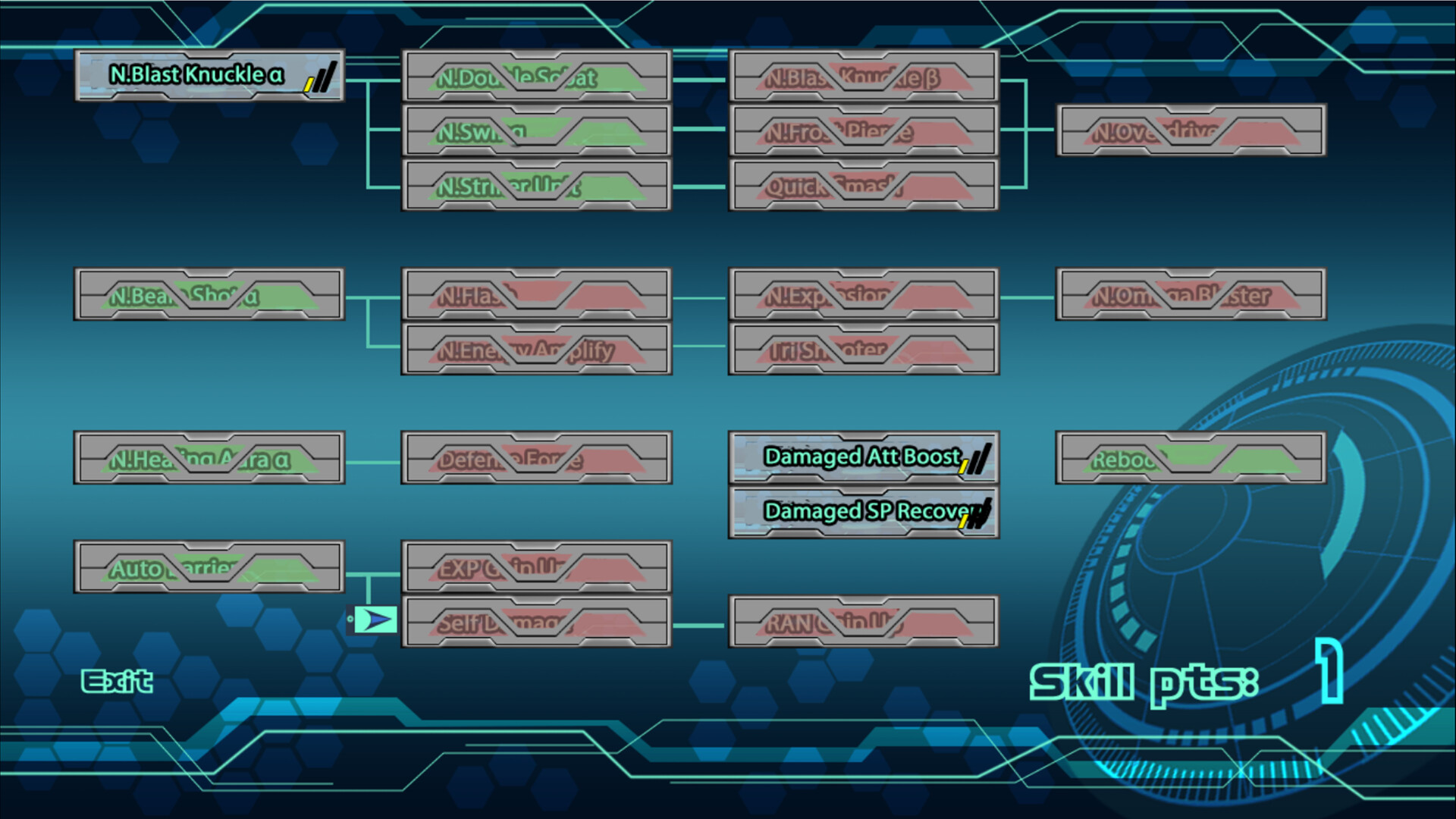Exit the skill tree screen
Viewport: 1456px width, 819px height.
pyautogui.click(x=117, y=682)
